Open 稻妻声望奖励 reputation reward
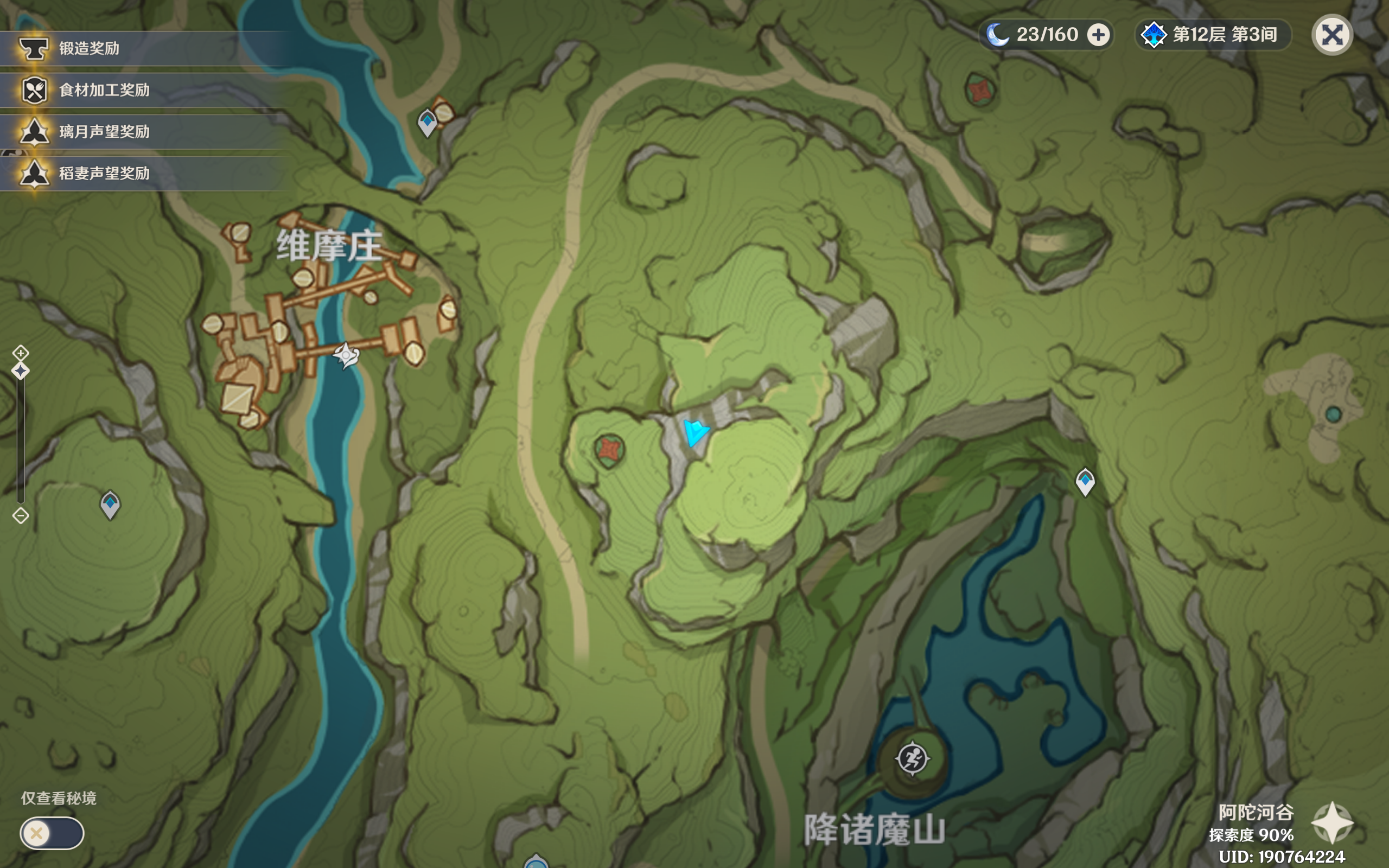The image size is (1389, 868). (x=104, y=174)
